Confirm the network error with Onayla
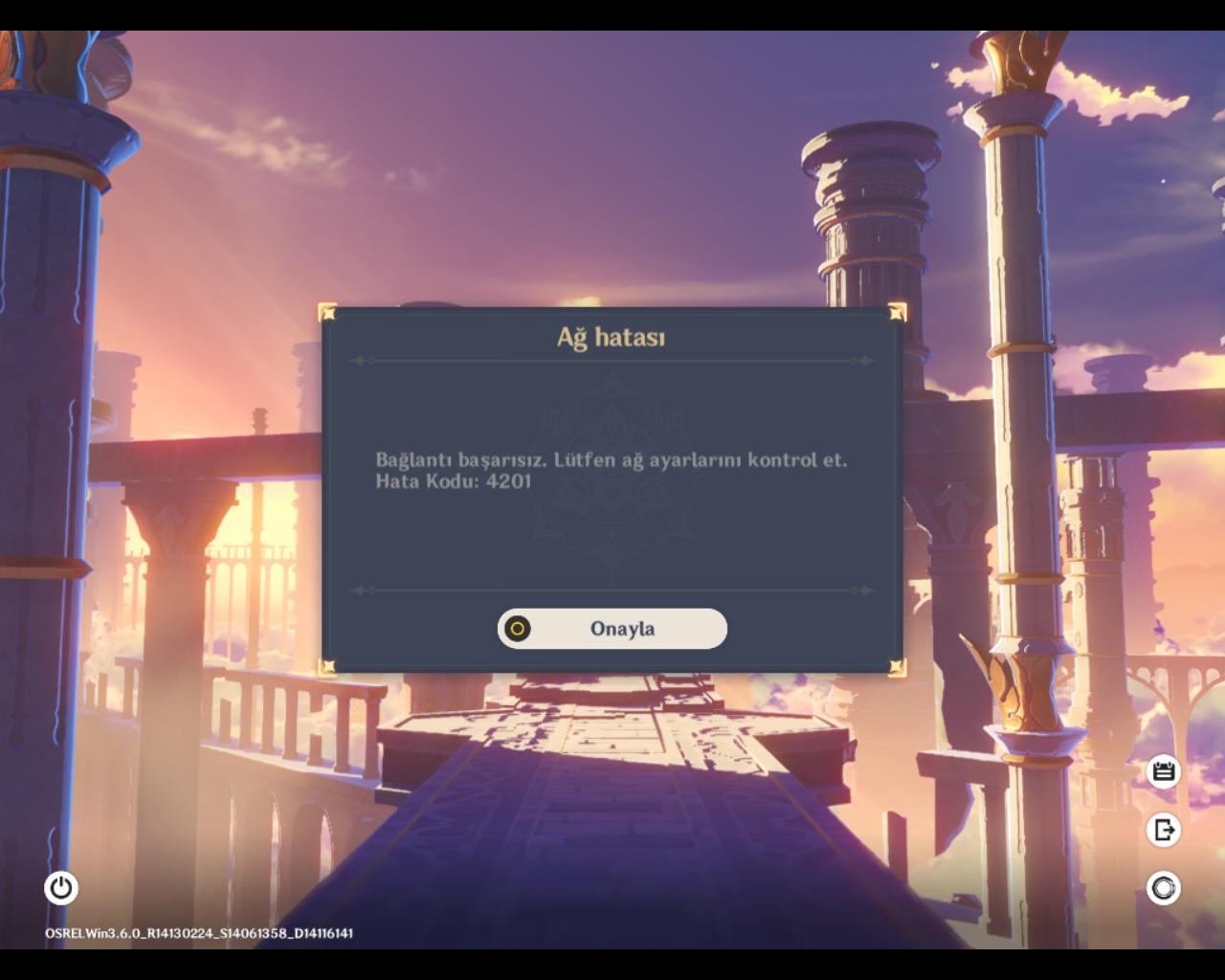The image size is (1225, 980). point(612,629)
